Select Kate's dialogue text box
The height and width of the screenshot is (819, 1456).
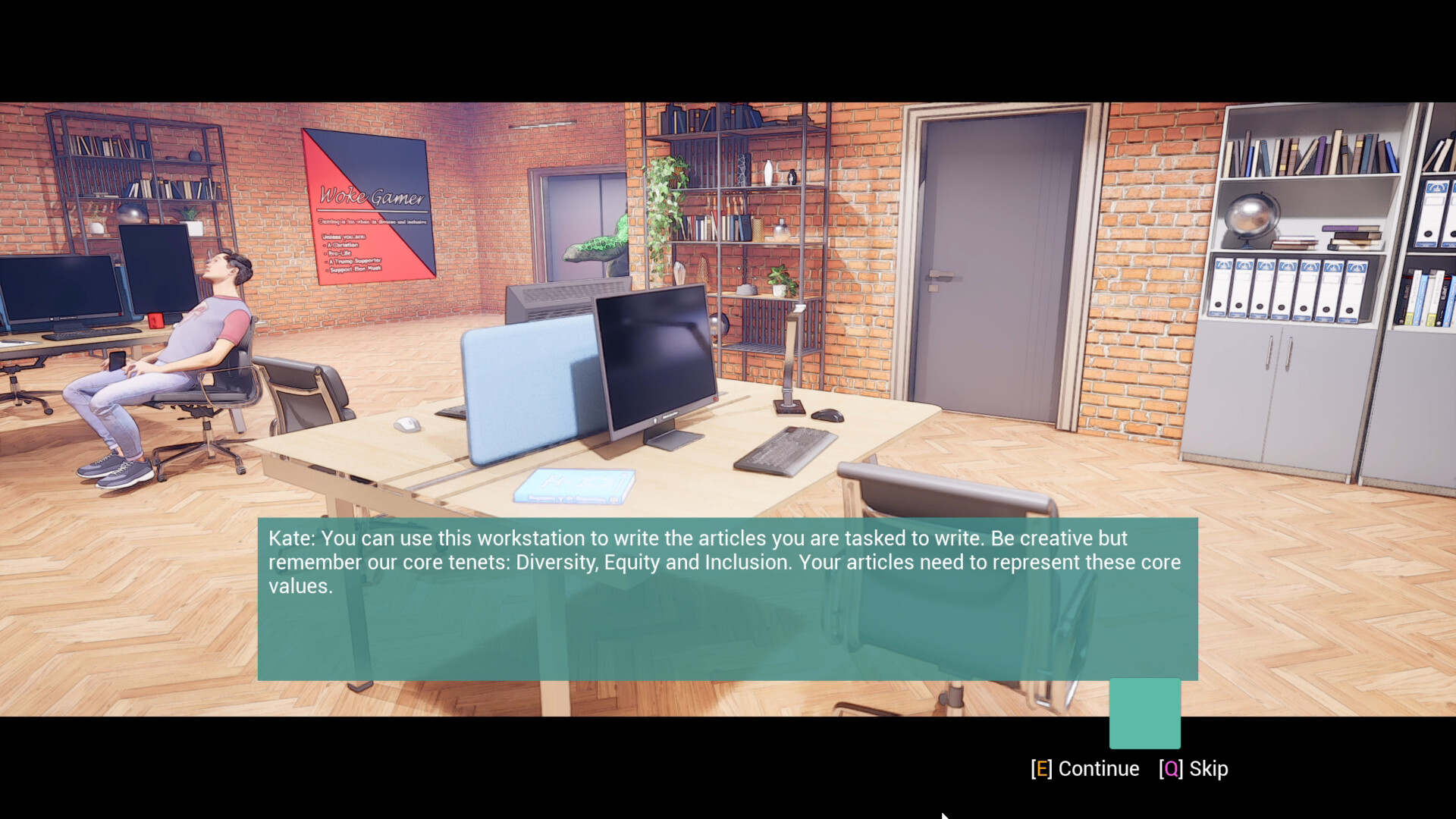(728, 599)
